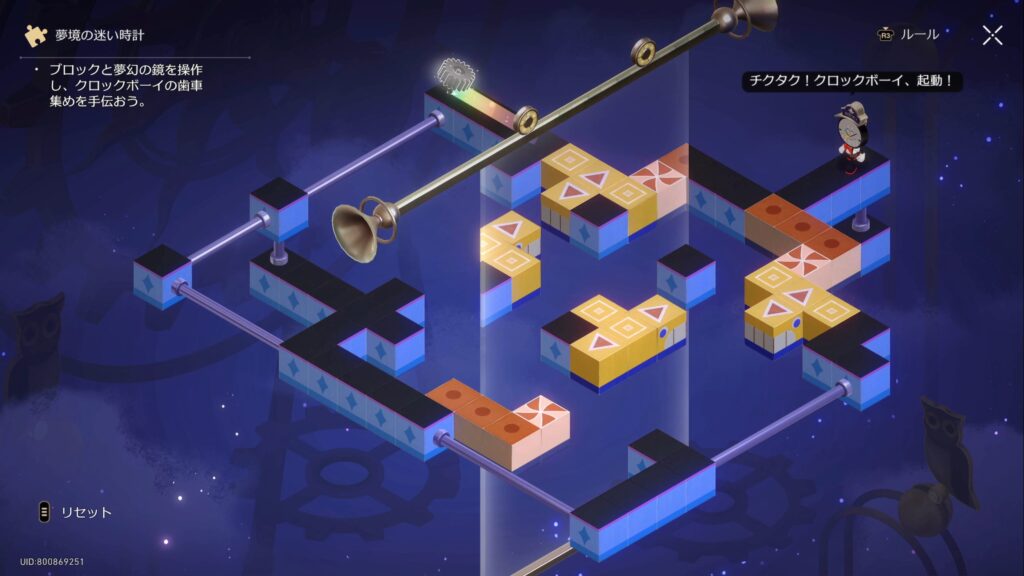Close the puzzle with the X button
1024x576 pixels.
coord(992,36)
